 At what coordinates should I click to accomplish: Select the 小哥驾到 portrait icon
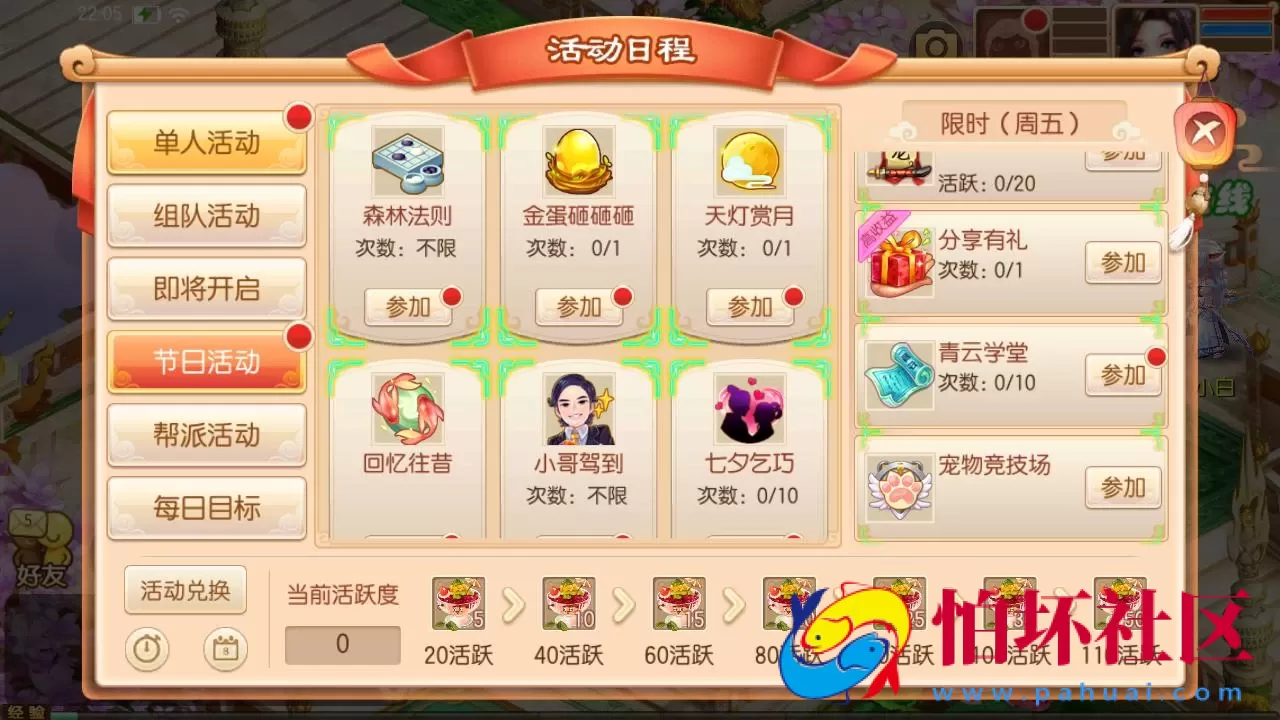578,408
